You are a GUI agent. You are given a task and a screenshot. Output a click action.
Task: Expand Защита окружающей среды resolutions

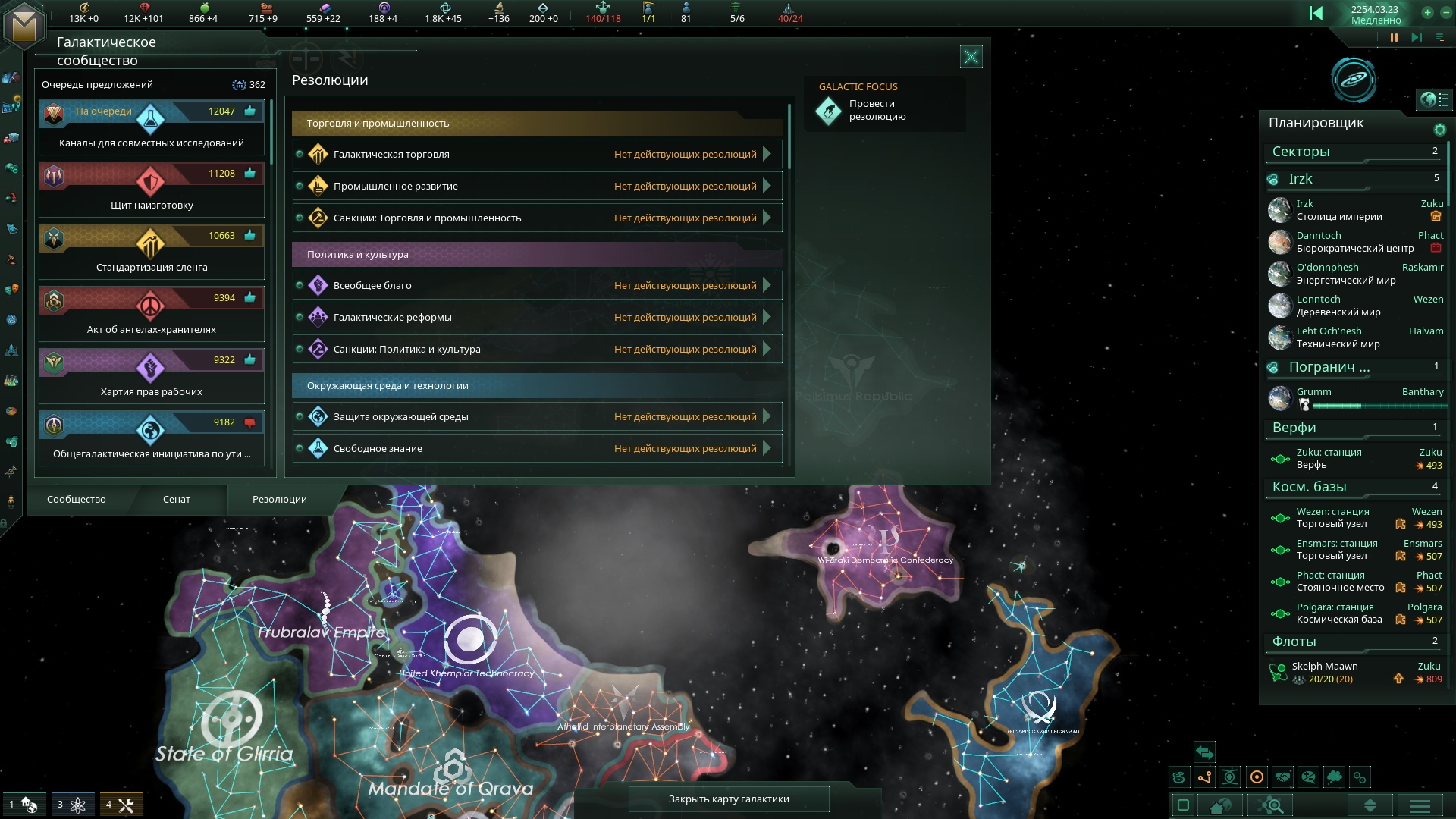537,417
